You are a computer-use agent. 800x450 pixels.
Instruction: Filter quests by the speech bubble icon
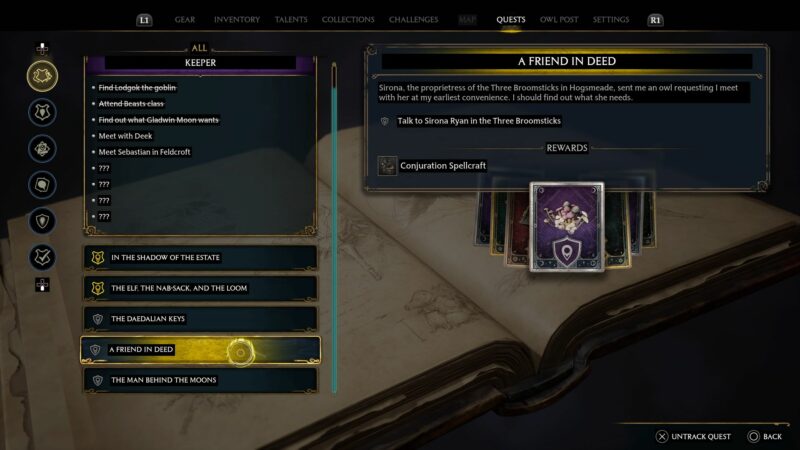click(x=42, y=185)
